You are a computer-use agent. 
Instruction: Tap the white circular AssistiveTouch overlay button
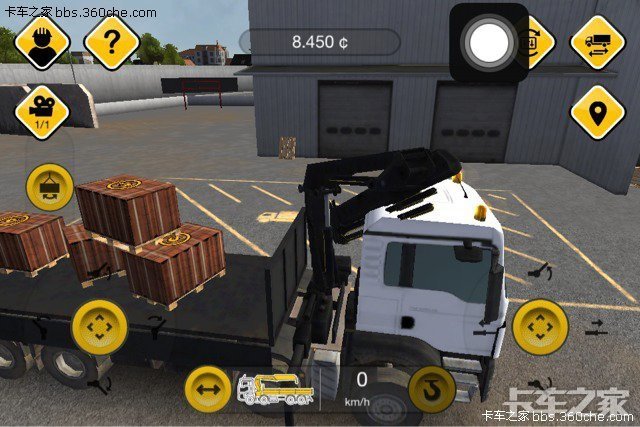(x=488, y=42)
